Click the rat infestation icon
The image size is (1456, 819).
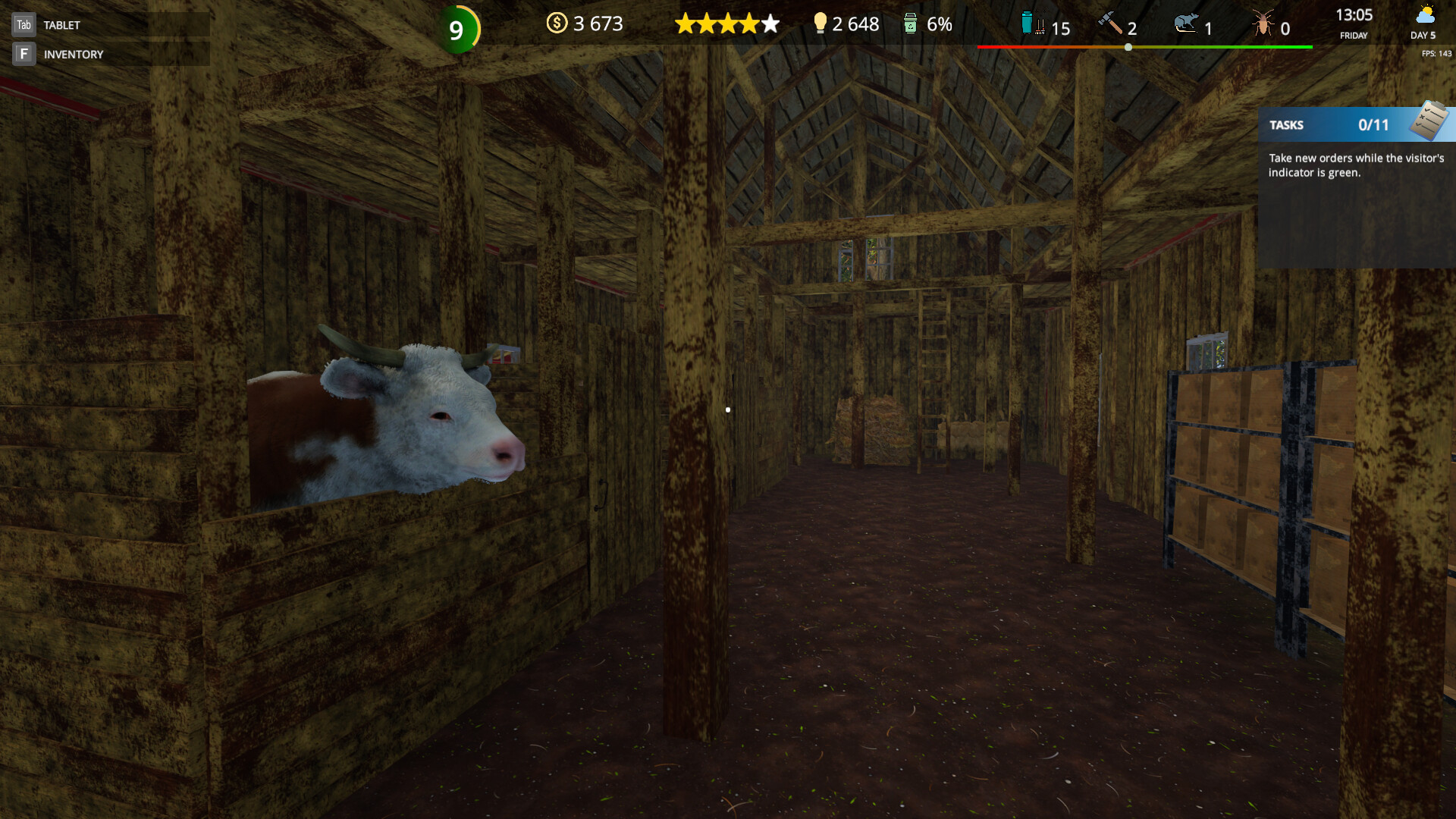(1185, 25)
